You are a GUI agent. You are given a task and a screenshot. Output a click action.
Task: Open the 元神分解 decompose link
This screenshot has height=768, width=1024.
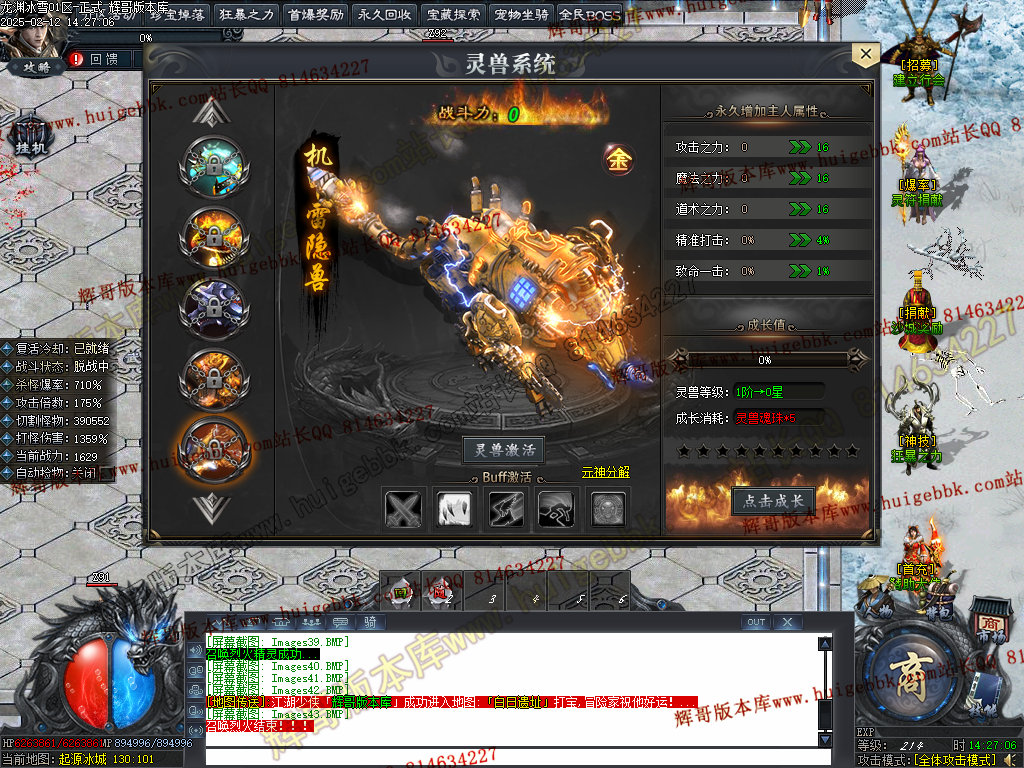pyautogui.click(x=606, y=472)
